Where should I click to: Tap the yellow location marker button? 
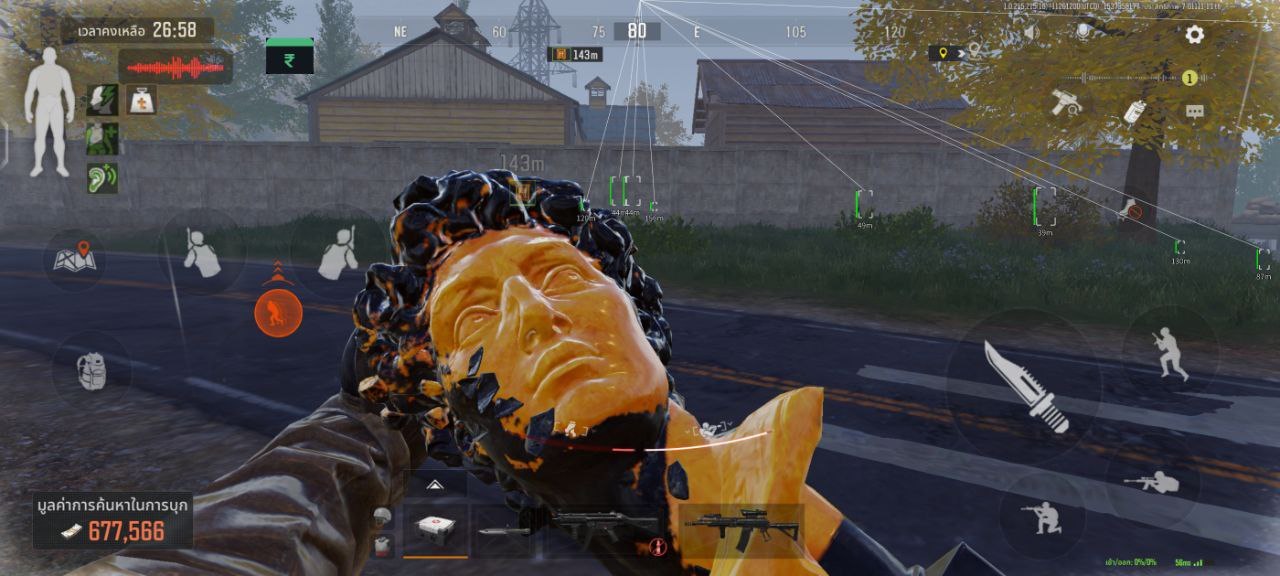click(943, 53)
